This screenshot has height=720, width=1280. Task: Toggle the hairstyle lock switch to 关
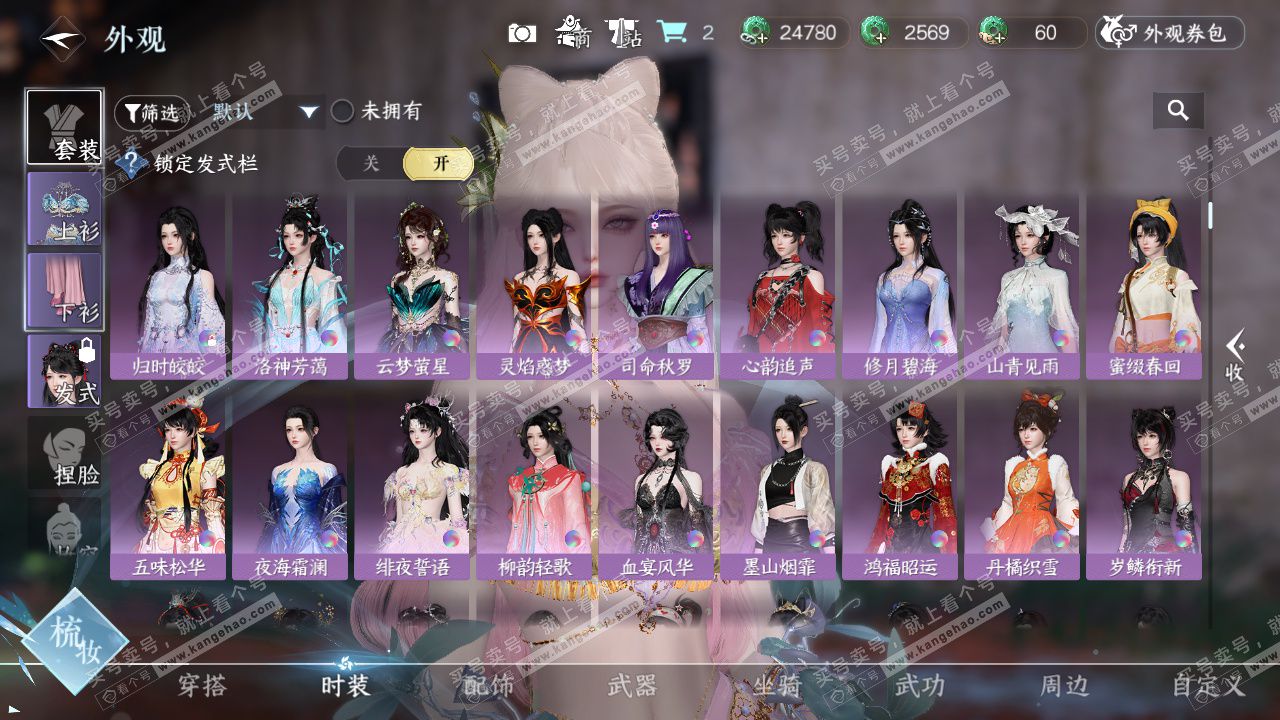371,164
